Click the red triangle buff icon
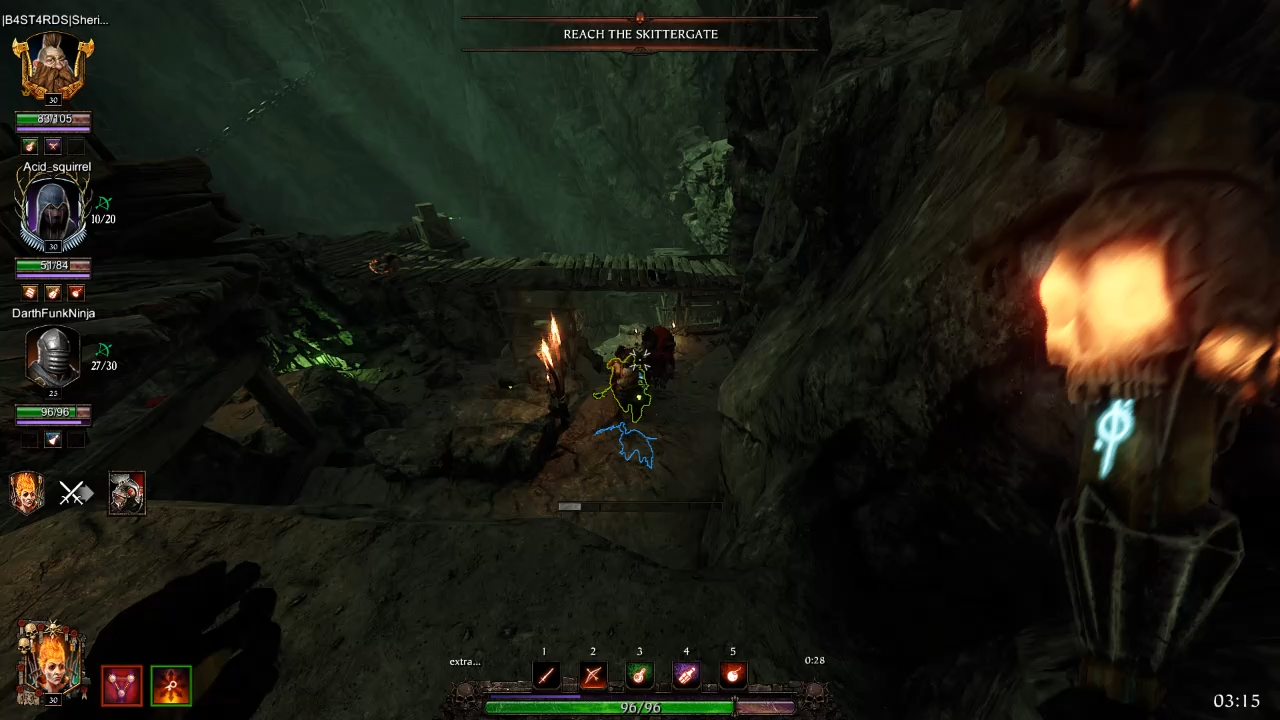1280x720 pixels. 122,686
